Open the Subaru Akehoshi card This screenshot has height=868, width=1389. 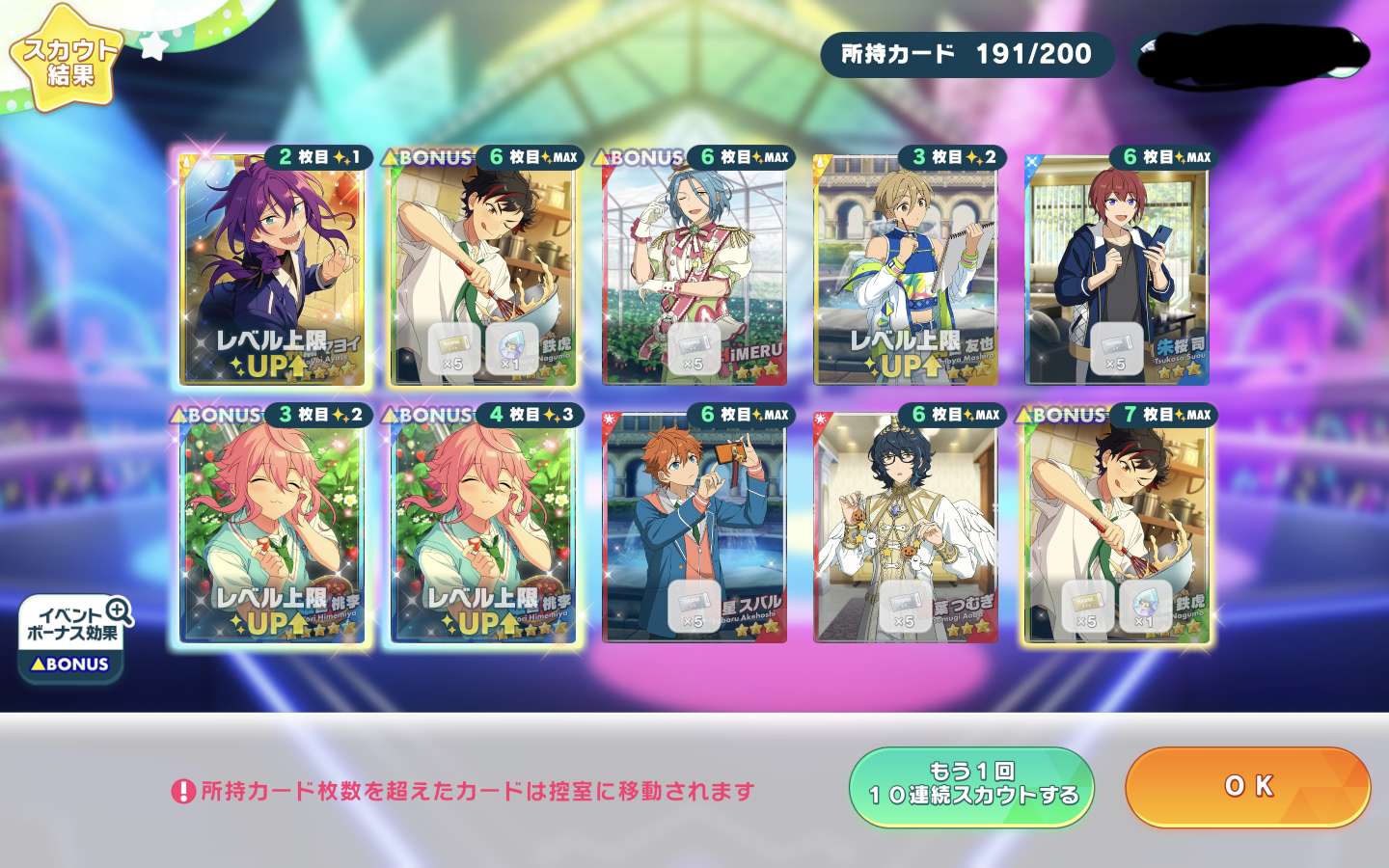point(694,528)
